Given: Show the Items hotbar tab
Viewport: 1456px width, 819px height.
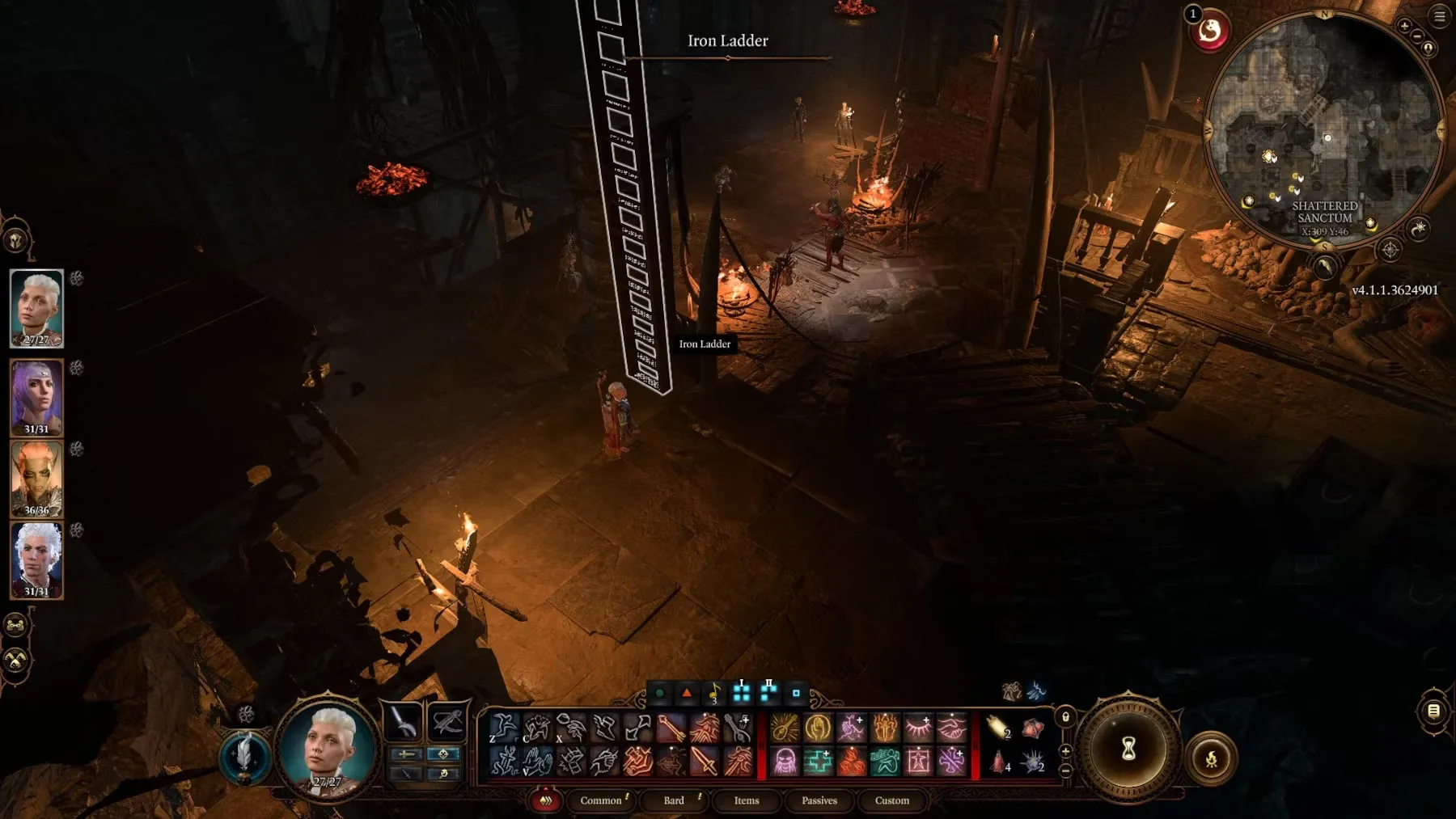Looking at the screenshot, I should (746, 800).
